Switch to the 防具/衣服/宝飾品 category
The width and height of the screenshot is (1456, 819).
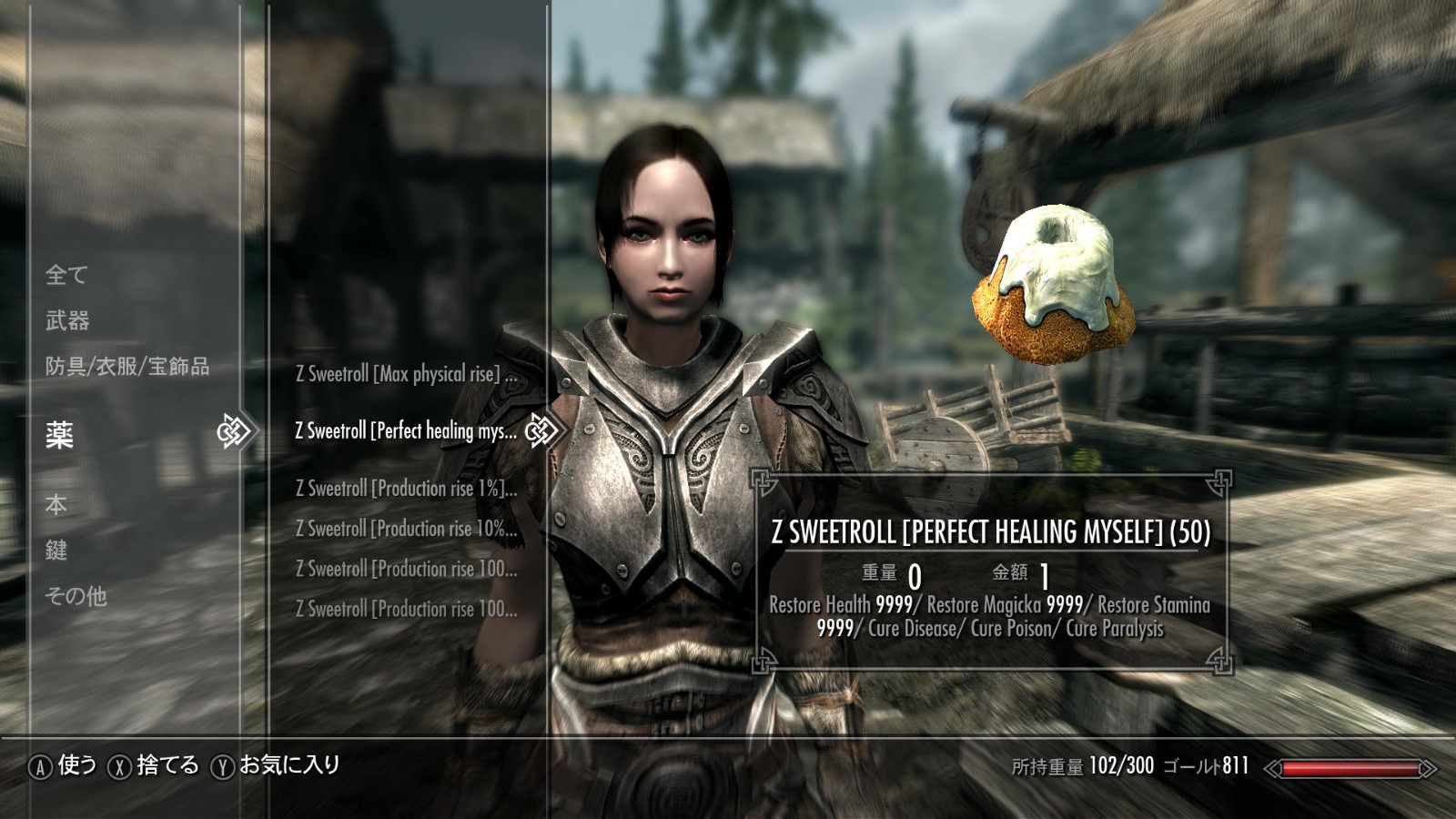127,366
